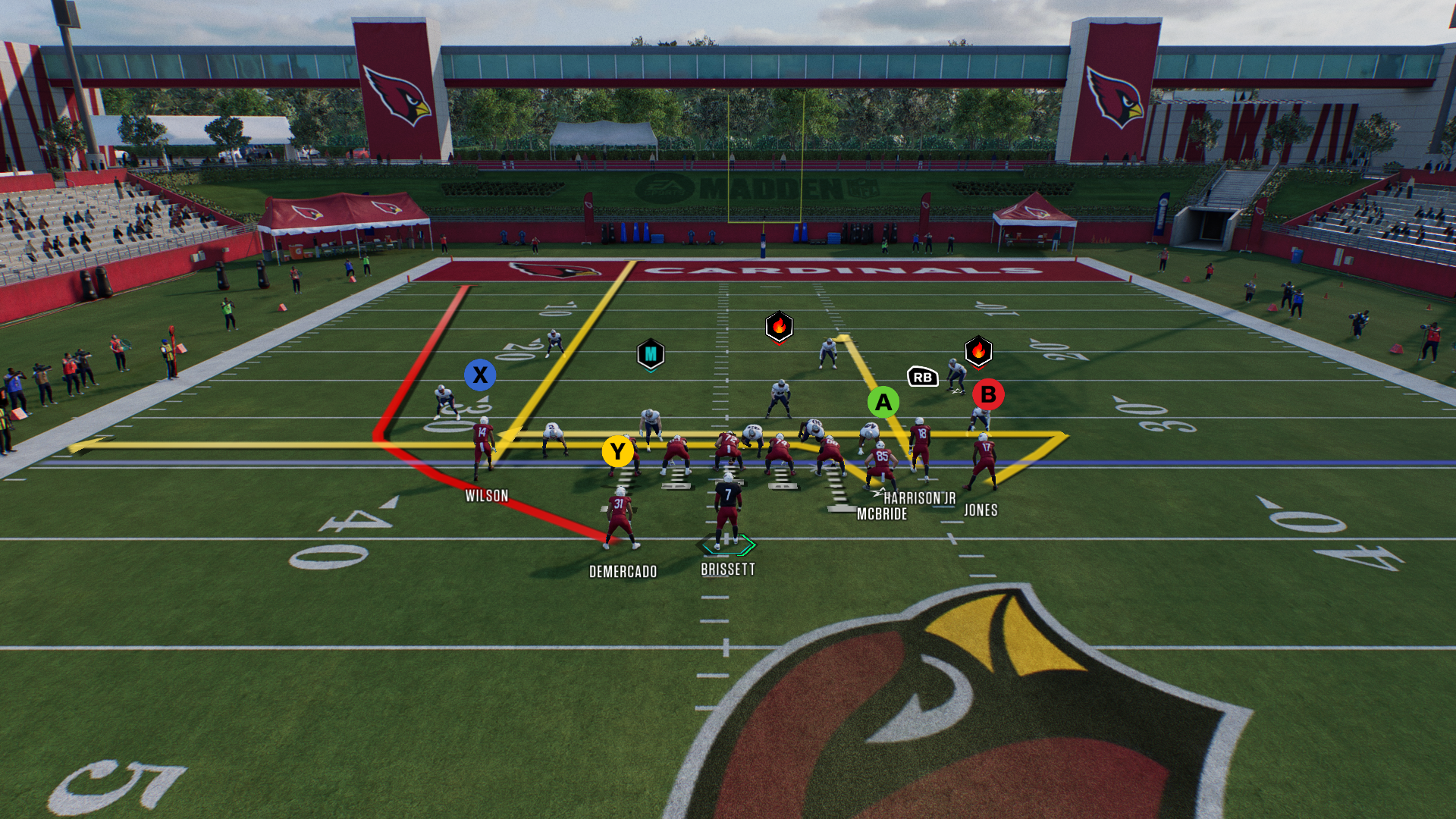The image size is (1456, 819).
Task: Click the flame ability icon beside RB marker
Action: tap(978, 351)
